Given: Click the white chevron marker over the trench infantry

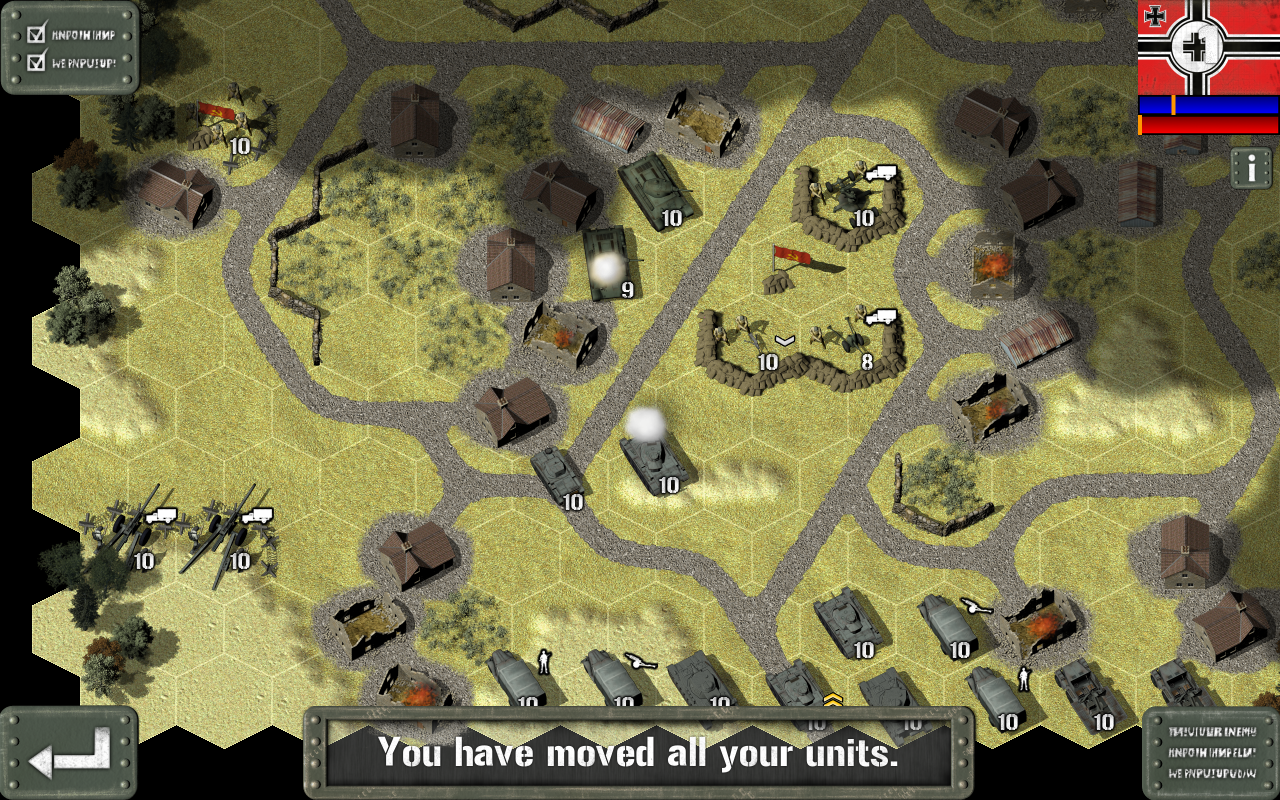Looking at the screenshot, I should tap(783, 340).
